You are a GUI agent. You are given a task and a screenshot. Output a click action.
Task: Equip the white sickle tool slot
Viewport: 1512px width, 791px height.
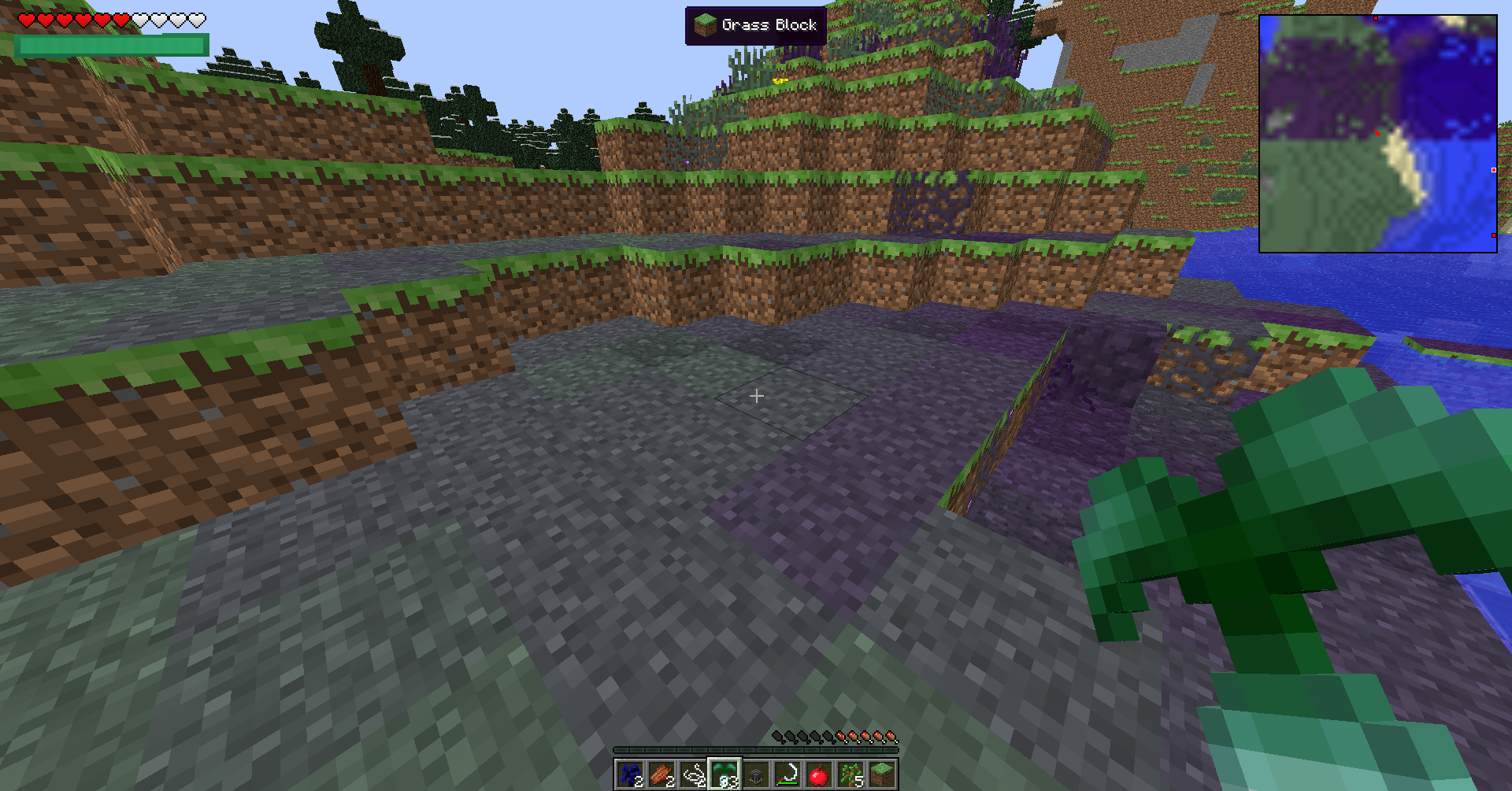(x=787, y=775)
